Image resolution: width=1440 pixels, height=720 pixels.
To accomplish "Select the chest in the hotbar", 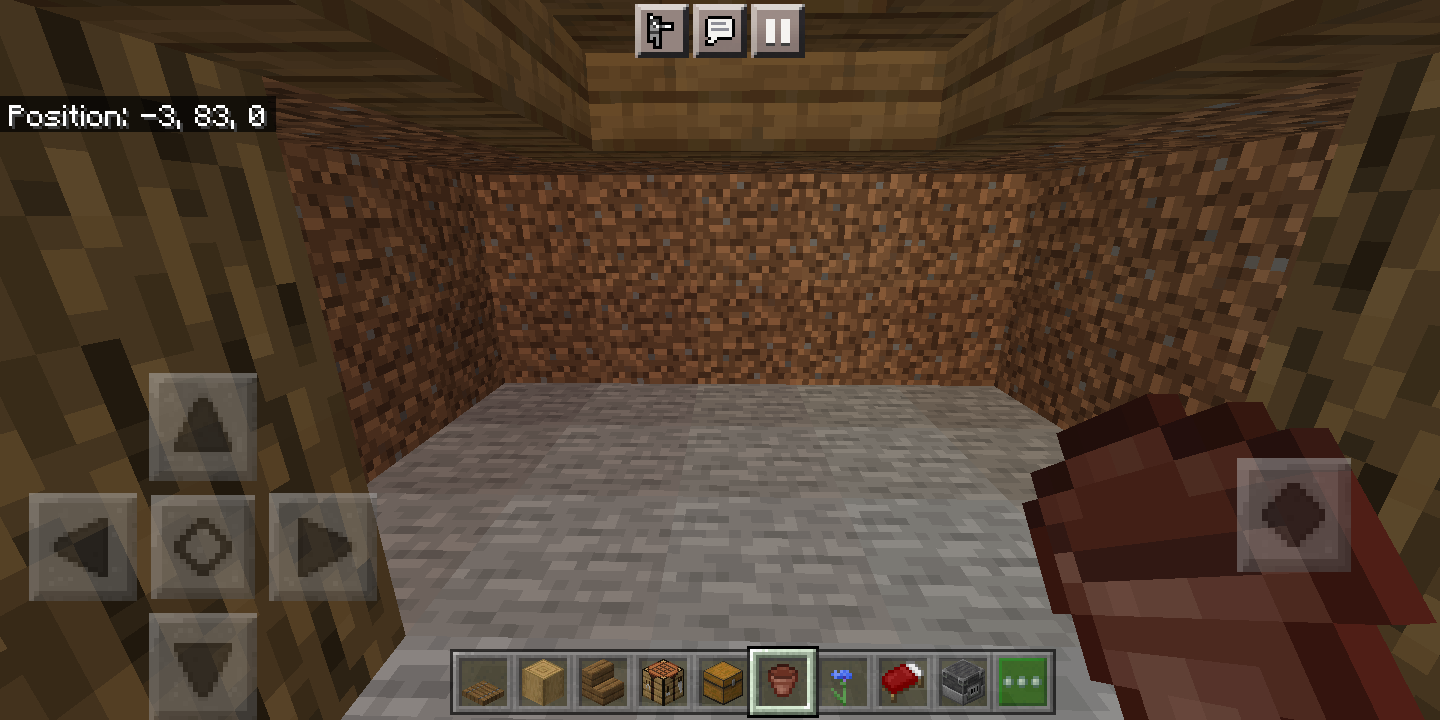I will (722, 681).
